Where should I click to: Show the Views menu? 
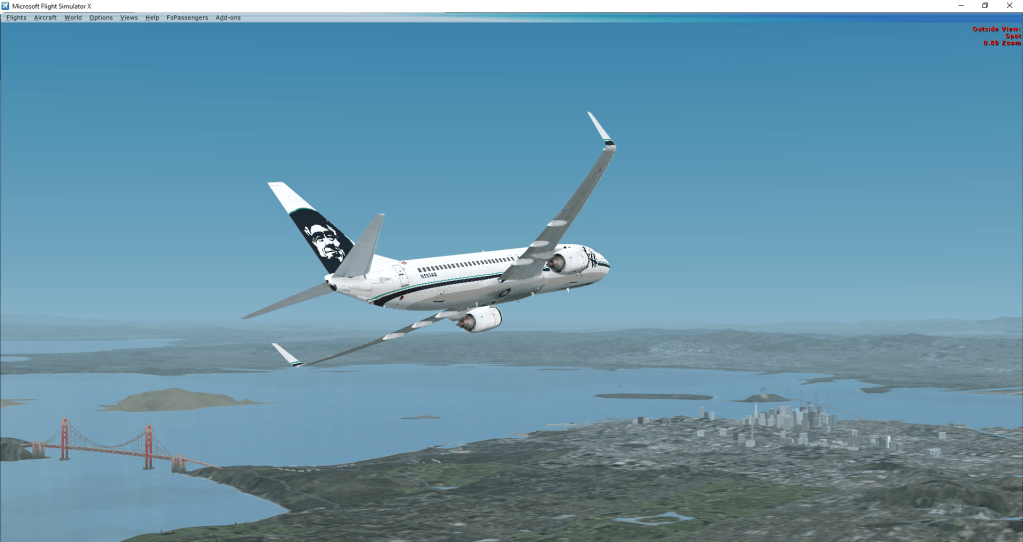pyautogui.click(x=129, y=17)
